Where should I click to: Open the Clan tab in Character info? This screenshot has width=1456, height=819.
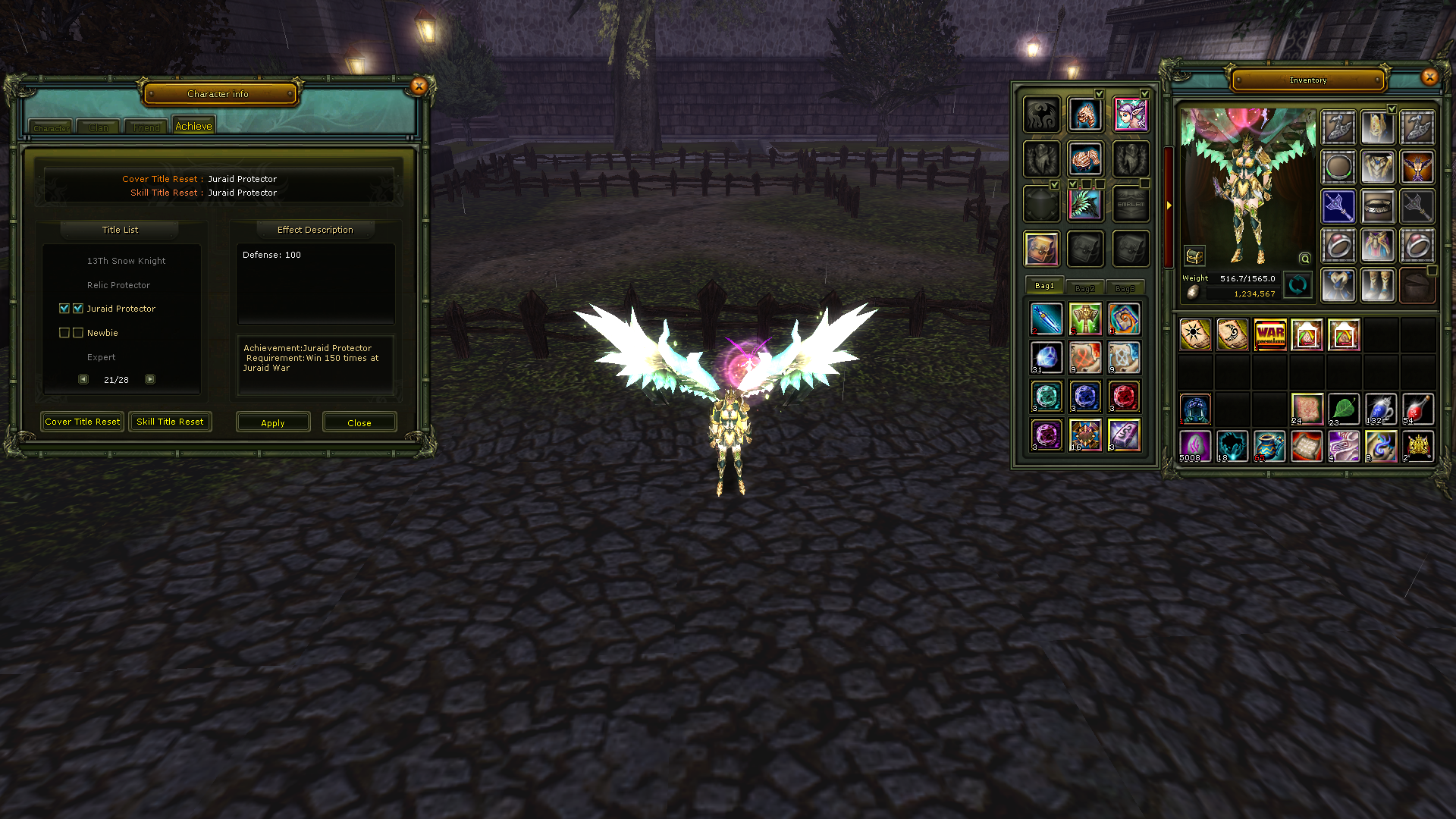click(x=97, y=127)
